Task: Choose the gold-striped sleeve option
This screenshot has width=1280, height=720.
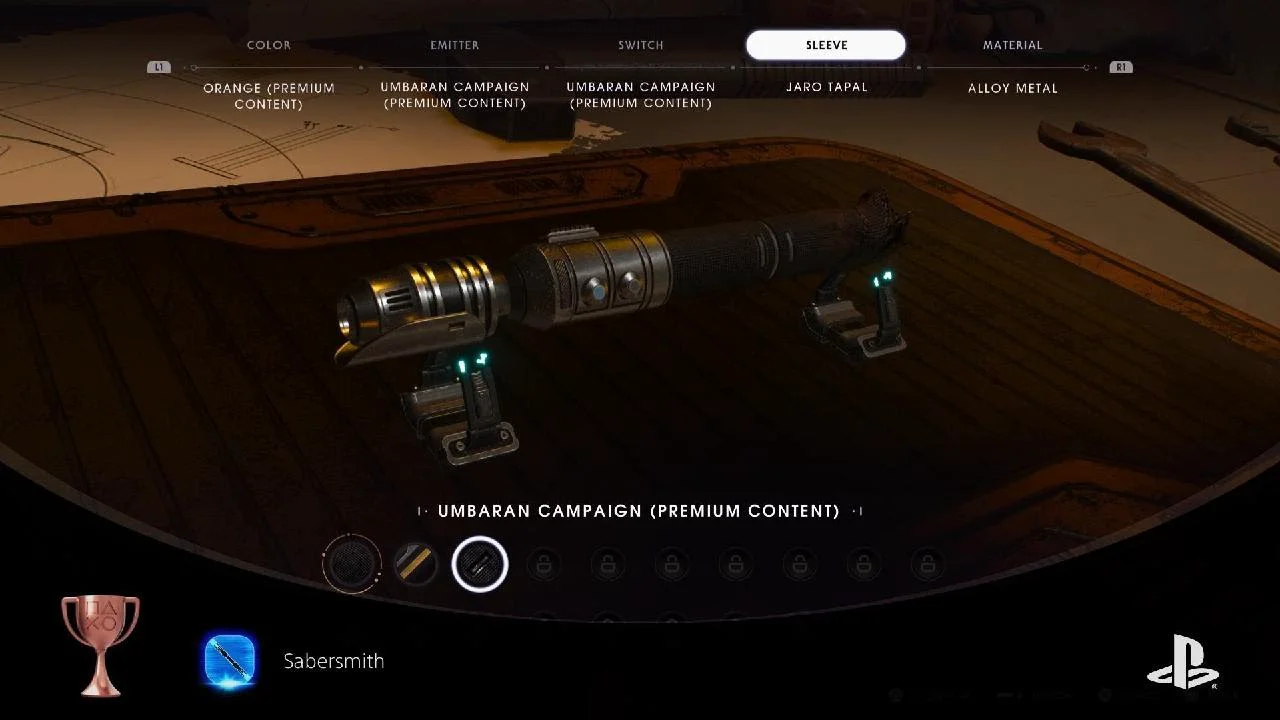Action: [415, 564]
